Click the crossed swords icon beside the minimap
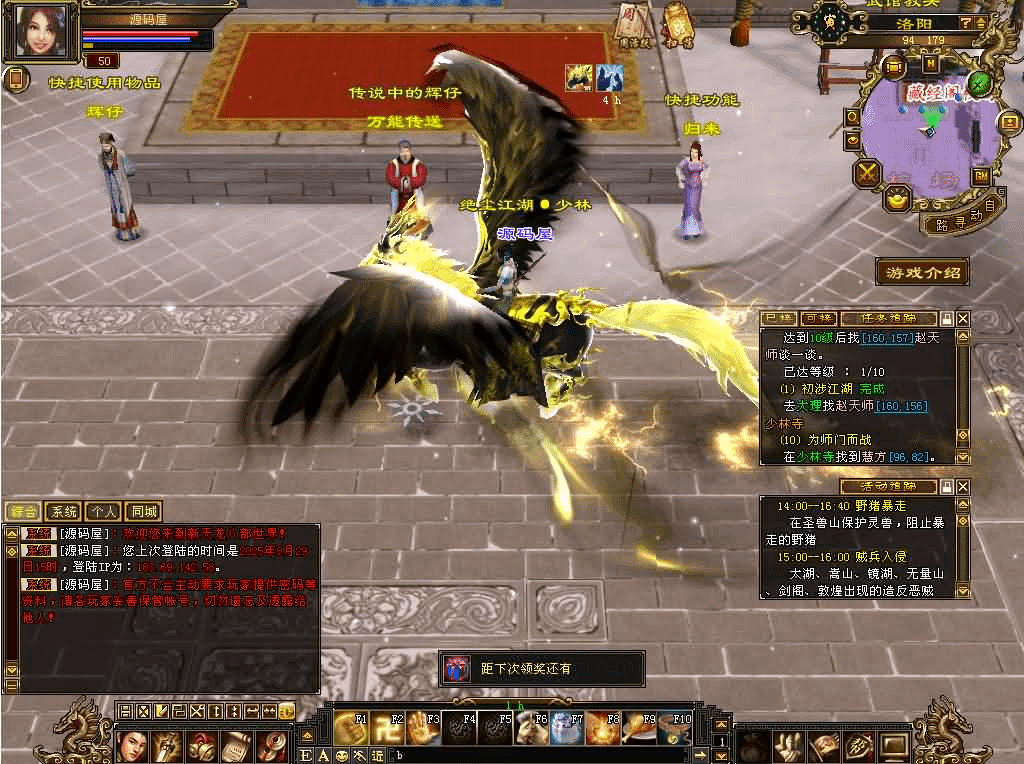This screenshot has width=1024, height=764. [866, 173]
